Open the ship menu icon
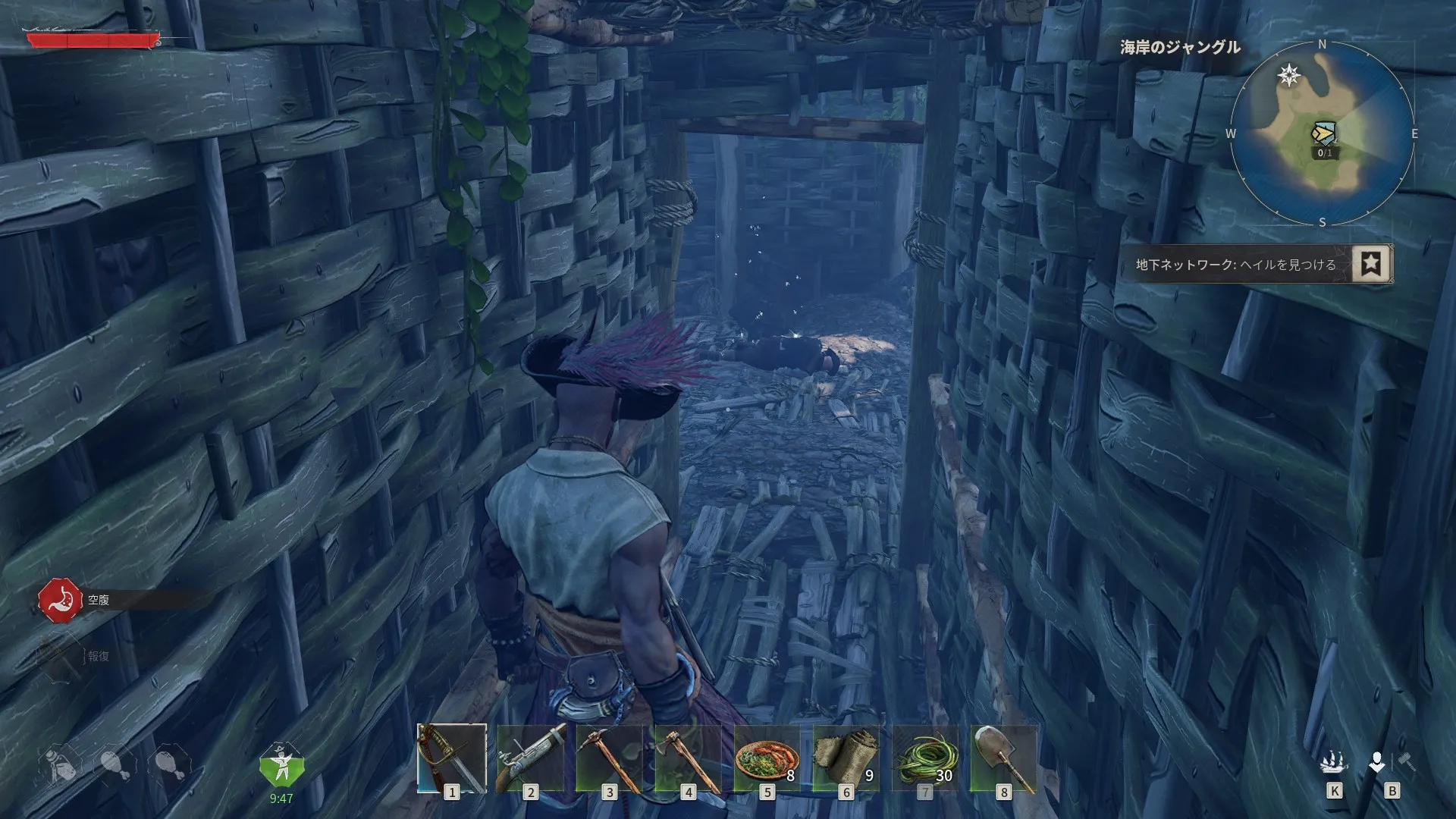1456x819 pixels. tap(1334, 761)
